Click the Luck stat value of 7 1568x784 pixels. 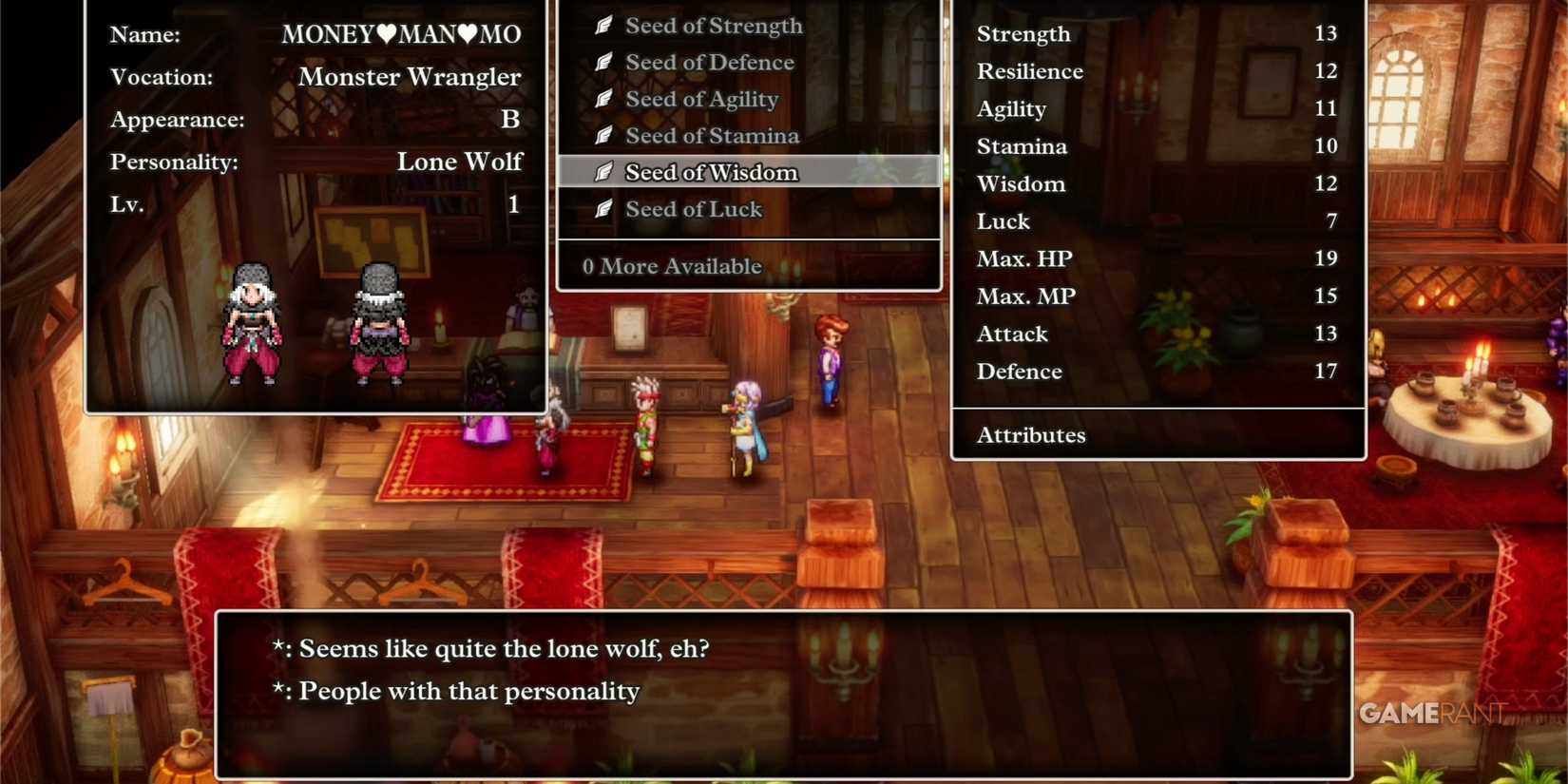click(x=1332, y=221)
